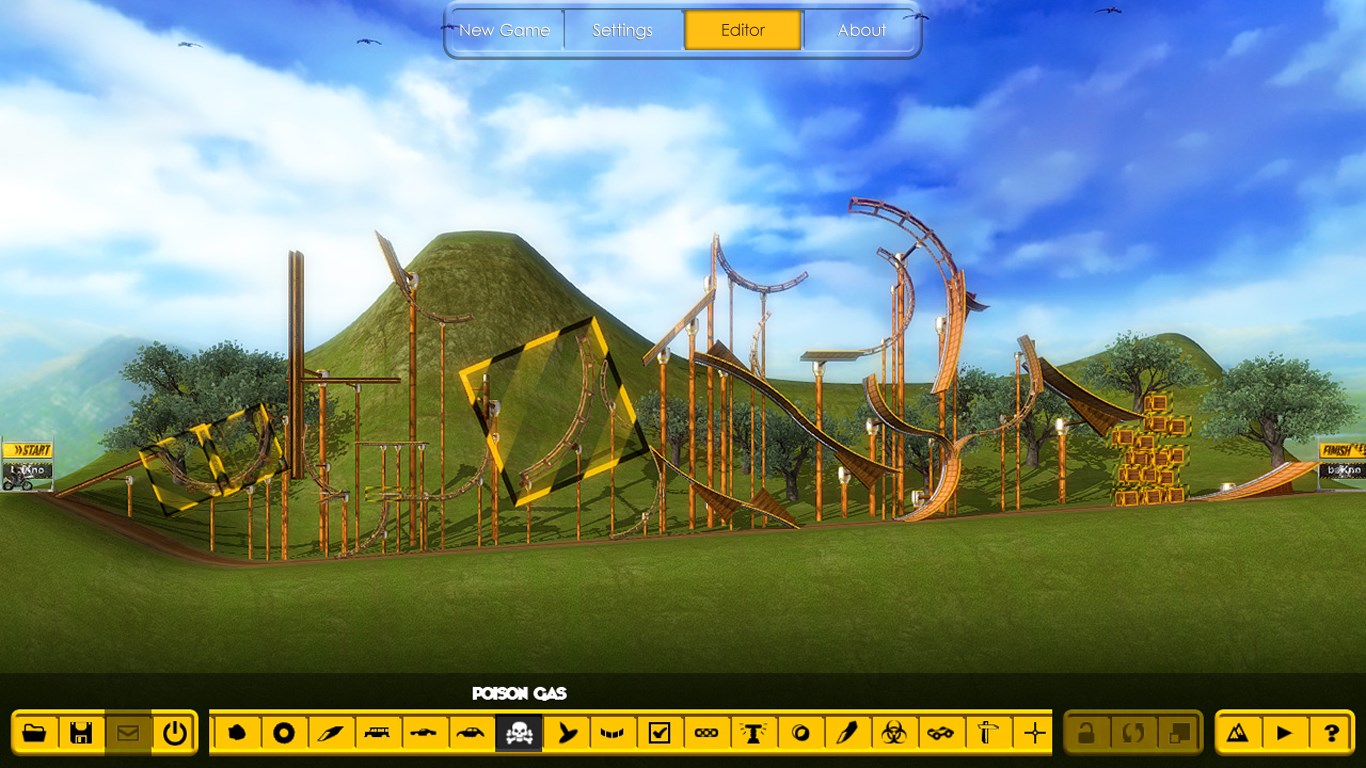Toggle the padlock lock button
This screenshot has width=1366, height=768.
1086,733
